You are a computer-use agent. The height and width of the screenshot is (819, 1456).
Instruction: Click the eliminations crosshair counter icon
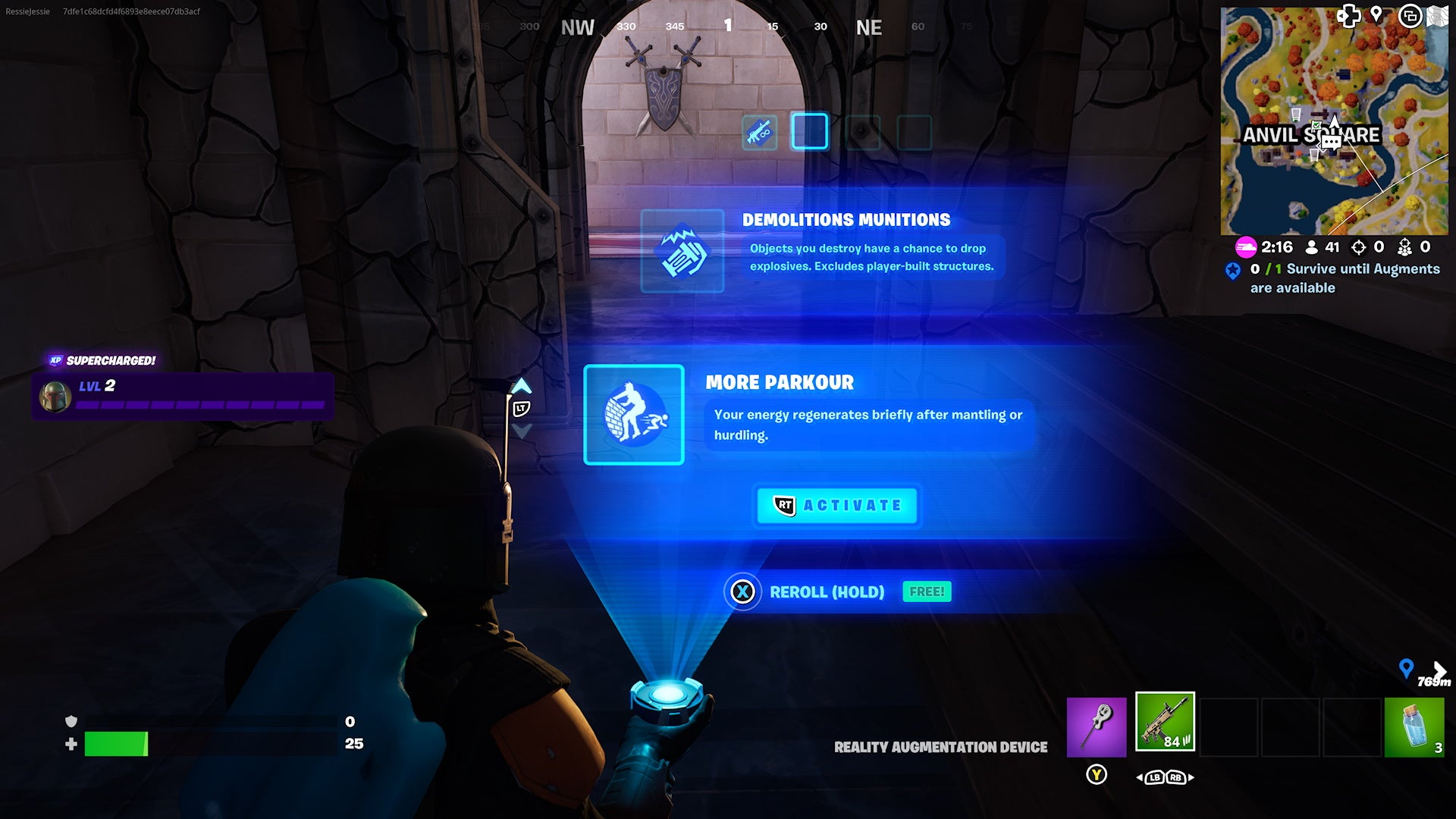(x=1357, y=247)
